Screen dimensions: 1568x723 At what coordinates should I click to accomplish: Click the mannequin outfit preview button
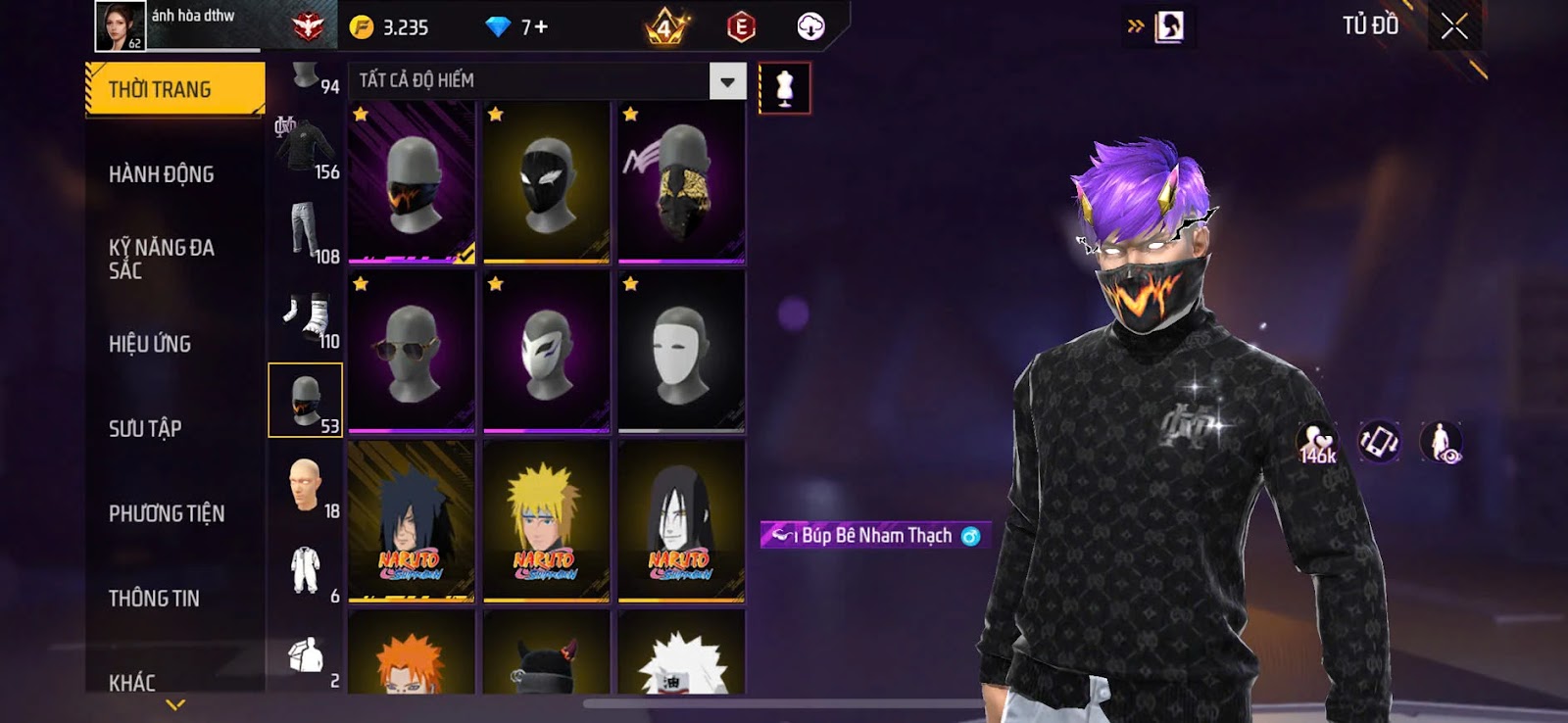coord(784,88)
